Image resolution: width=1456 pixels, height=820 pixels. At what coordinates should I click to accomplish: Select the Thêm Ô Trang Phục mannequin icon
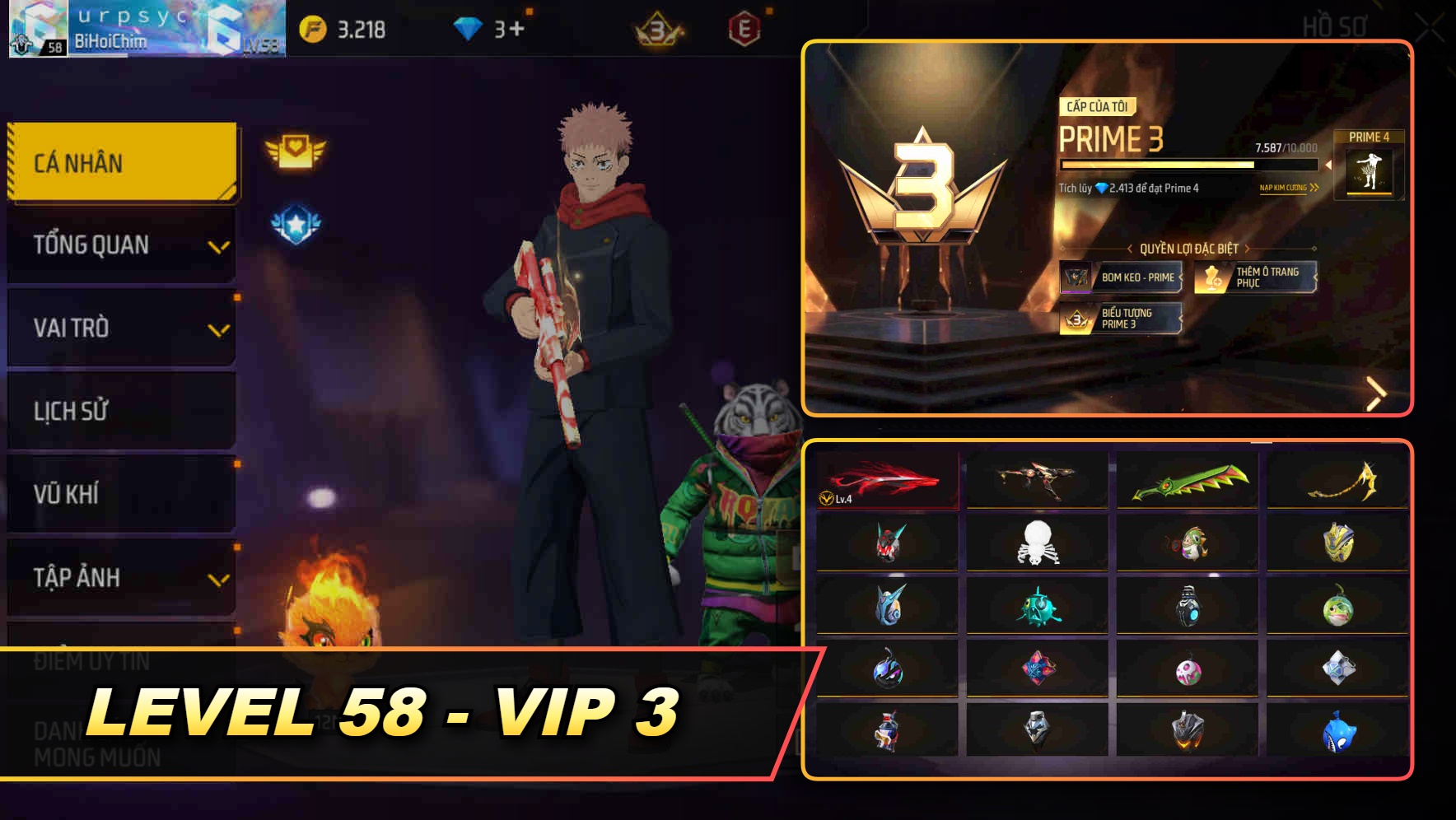pyautogui.click(x=1211, y=275)
